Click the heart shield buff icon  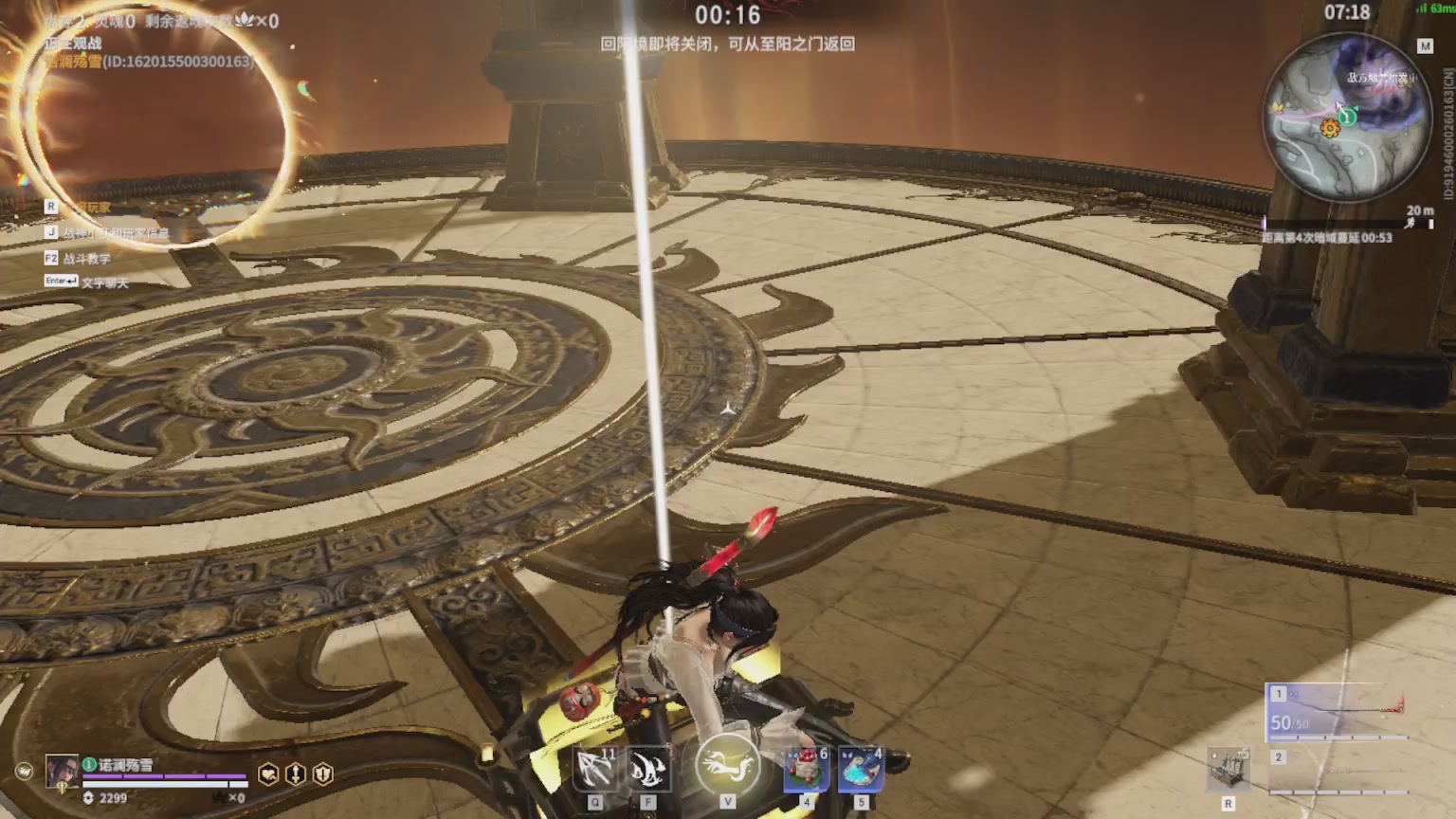pos(269,774)
